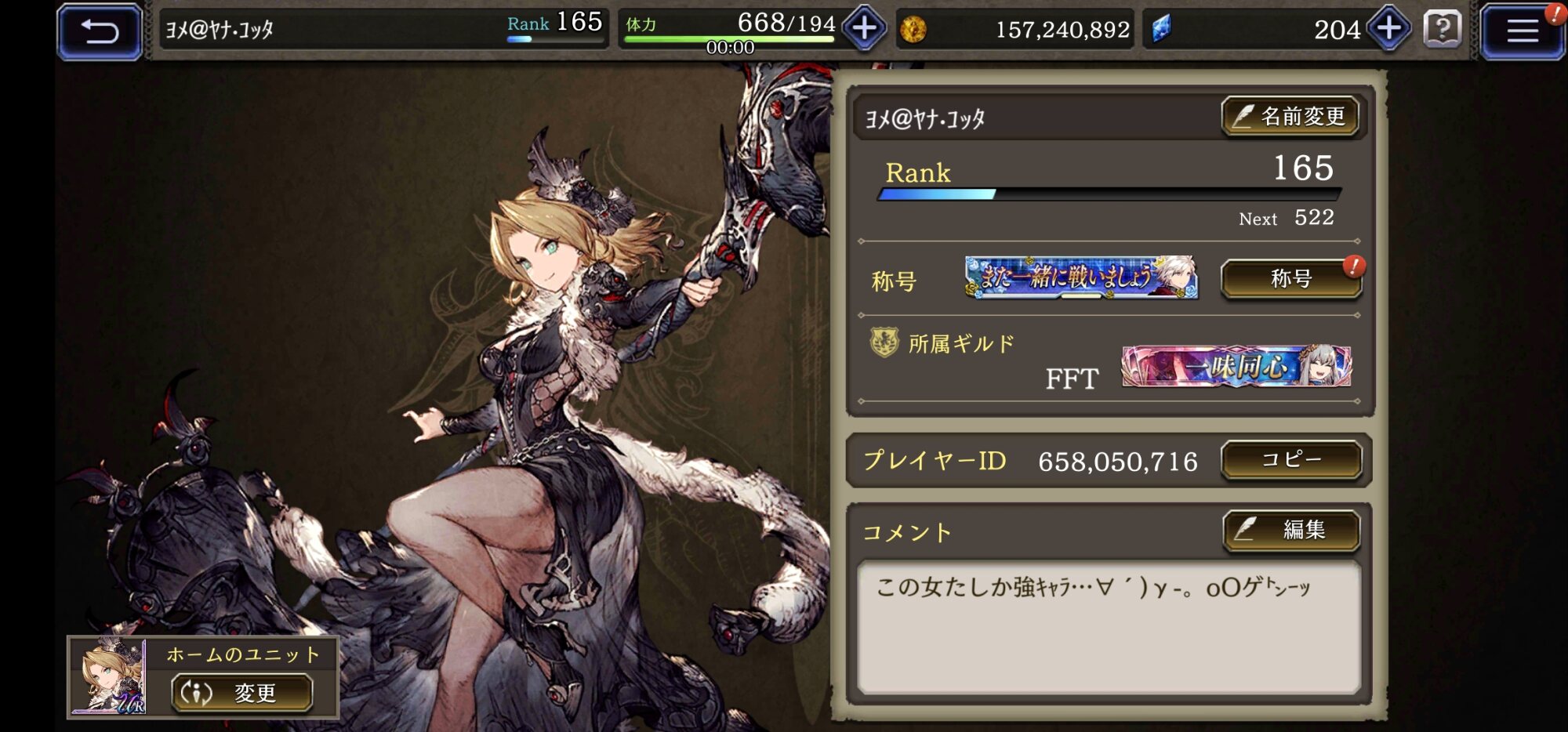Image resolution: width=1568 pixels, height=732 pixels.
Task: Go back with the return arrow button
Action: click(100, 31)
